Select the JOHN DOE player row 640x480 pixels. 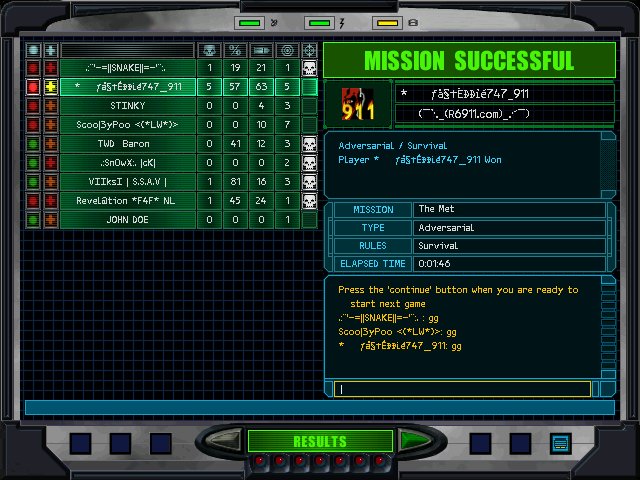point(127,220)
